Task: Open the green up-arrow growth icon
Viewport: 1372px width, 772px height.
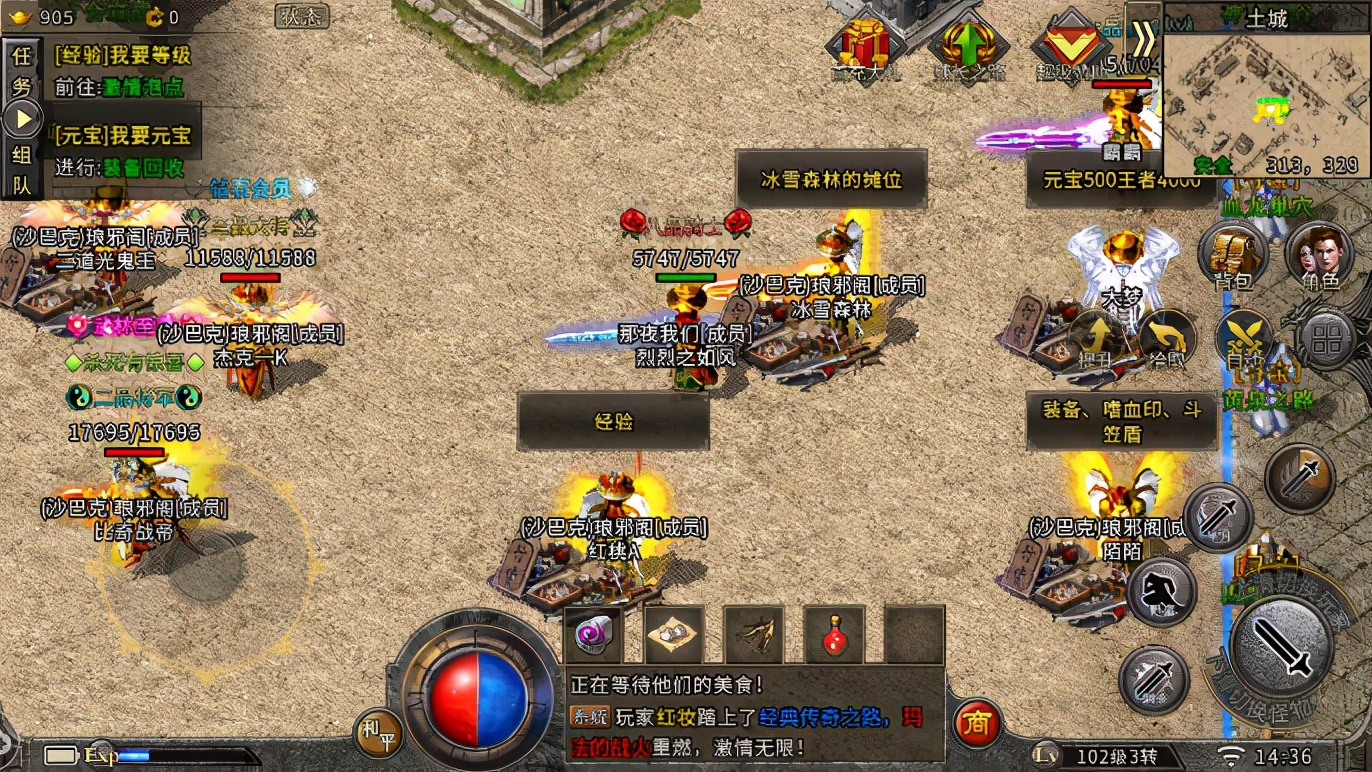Action: coord(967,46)
